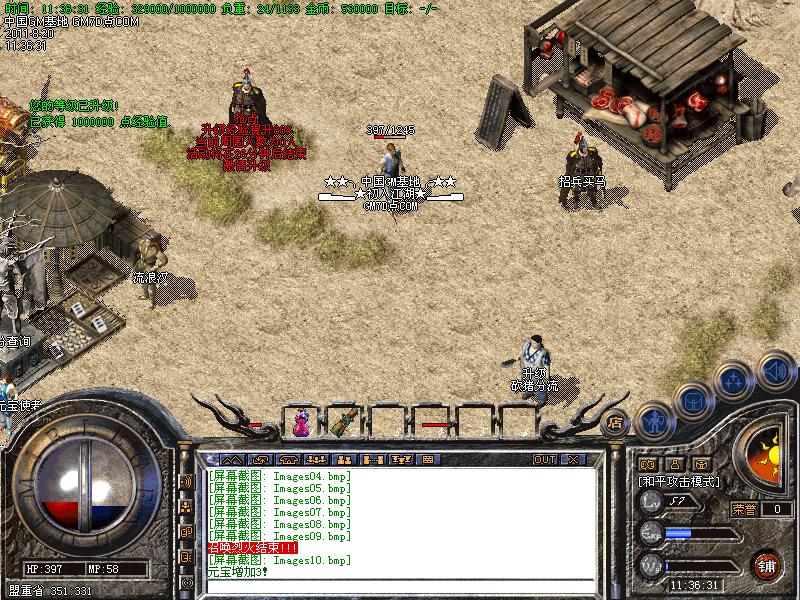Screen dimensions: 800x600
Task: Click the OUT logout button
Action: (x=544, y=459)
